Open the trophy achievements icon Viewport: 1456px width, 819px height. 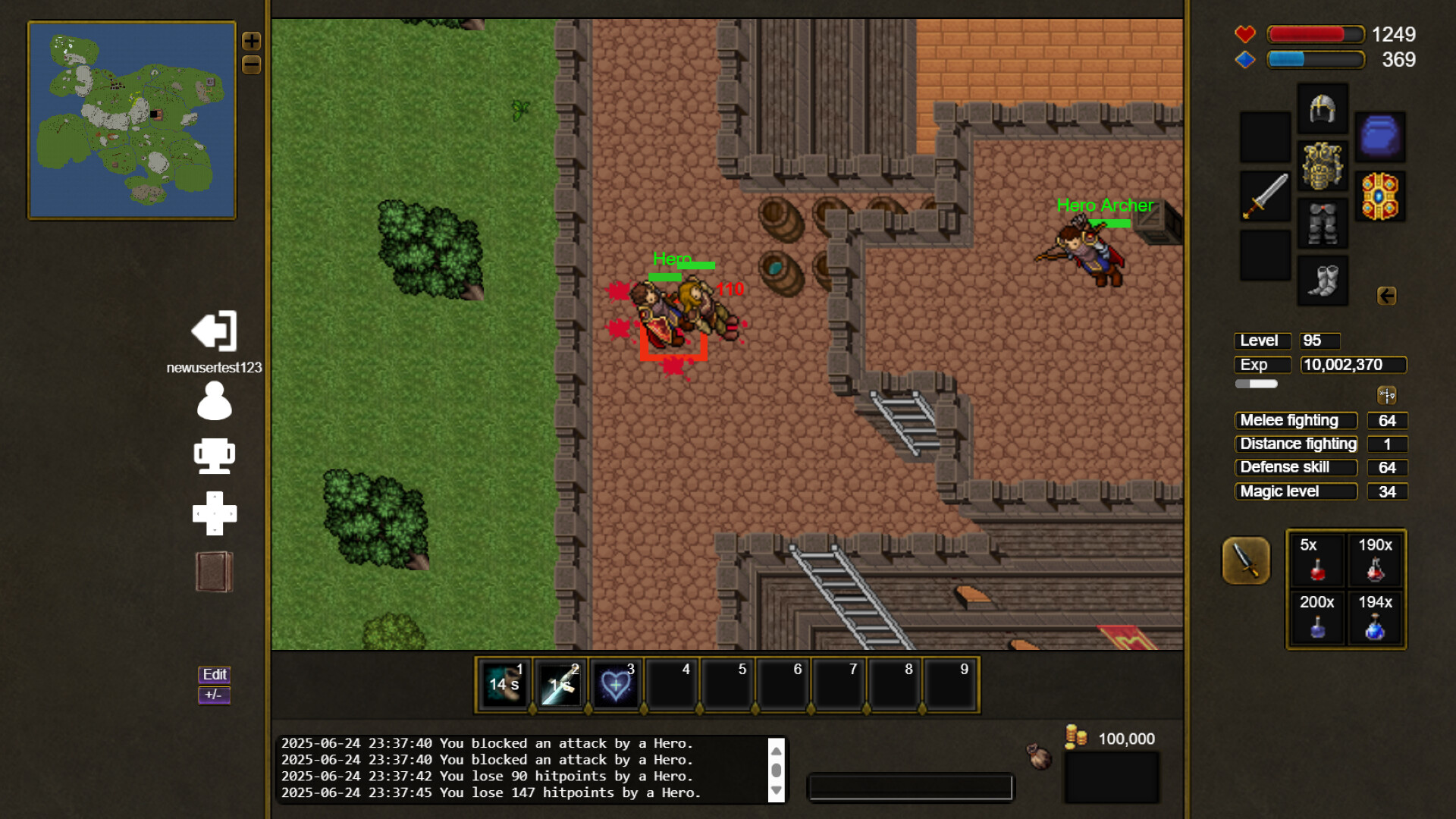[215, 455]
